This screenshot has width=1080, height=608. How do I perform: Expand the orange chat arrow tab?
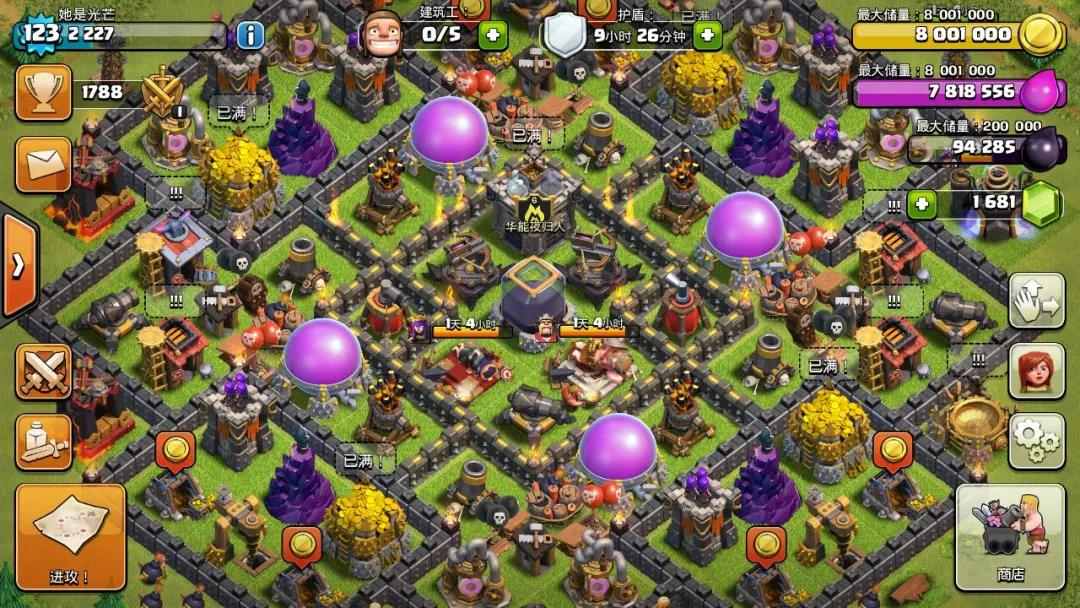tap(18, 265)
